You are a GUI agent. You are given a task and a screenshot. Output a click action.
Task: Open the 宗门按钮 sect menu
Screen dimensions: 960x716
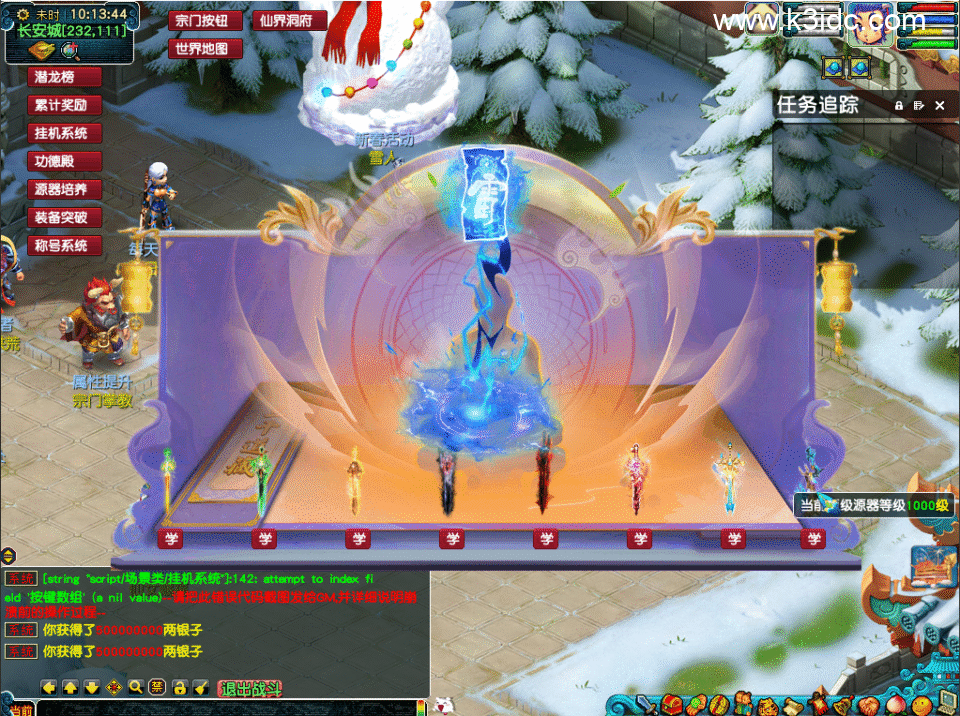(x=201, y=20)
